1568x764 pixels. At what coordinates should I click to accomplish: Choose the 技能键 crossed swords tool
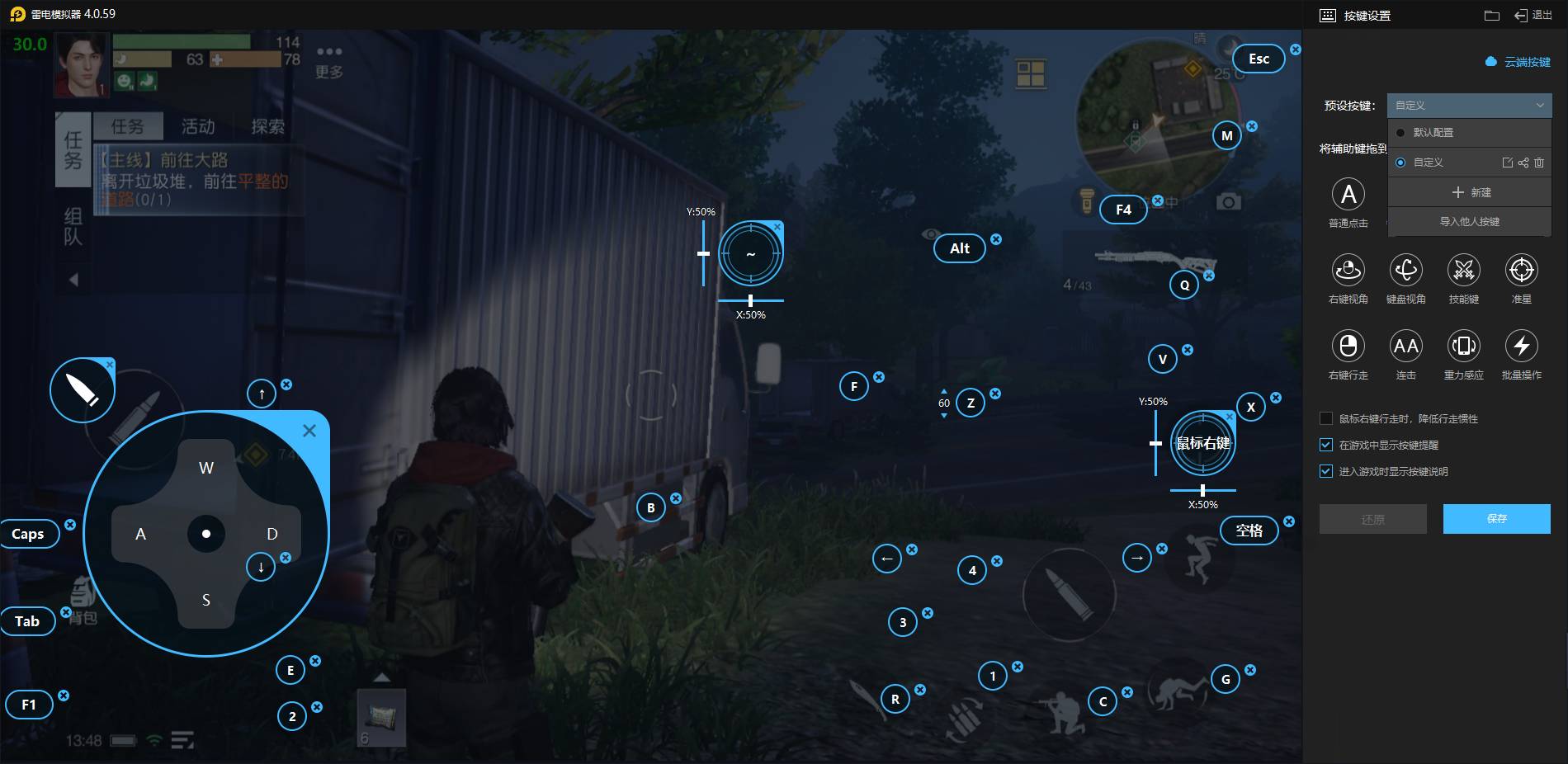click(1463, 270)
